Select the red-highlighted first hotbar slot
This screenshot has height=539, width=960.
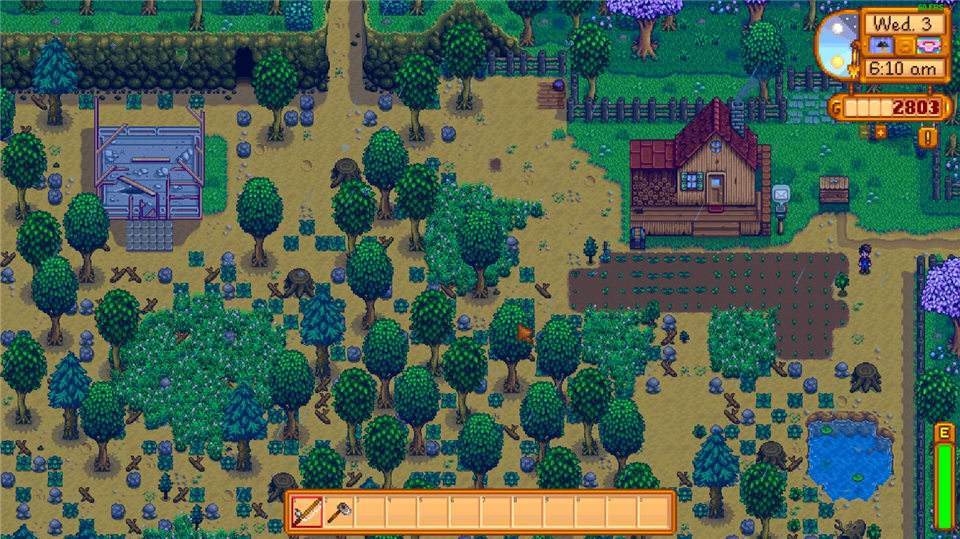308,512
